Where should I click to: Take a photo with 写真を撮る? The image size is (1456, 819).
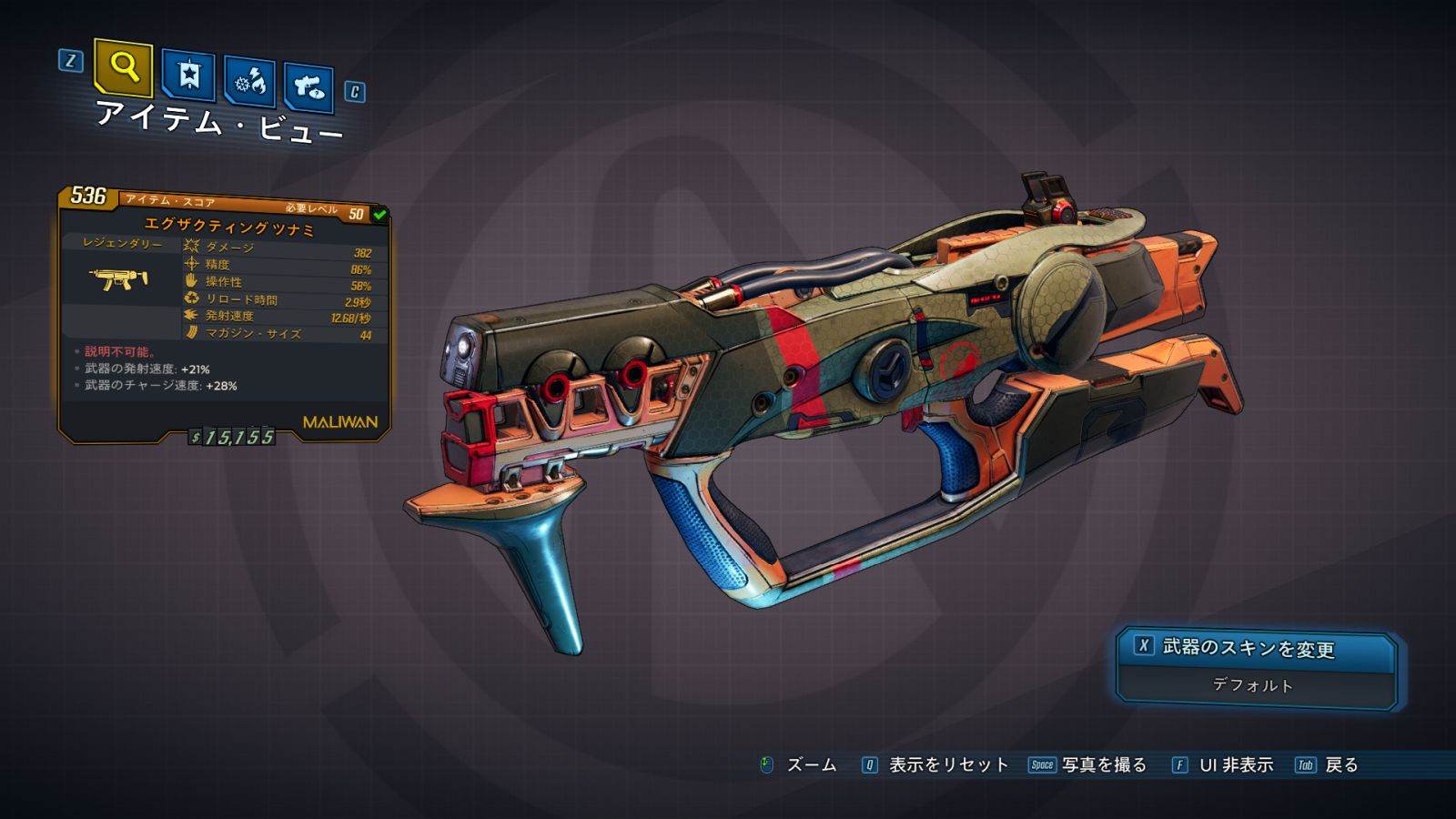click(x=1103, y=765)
